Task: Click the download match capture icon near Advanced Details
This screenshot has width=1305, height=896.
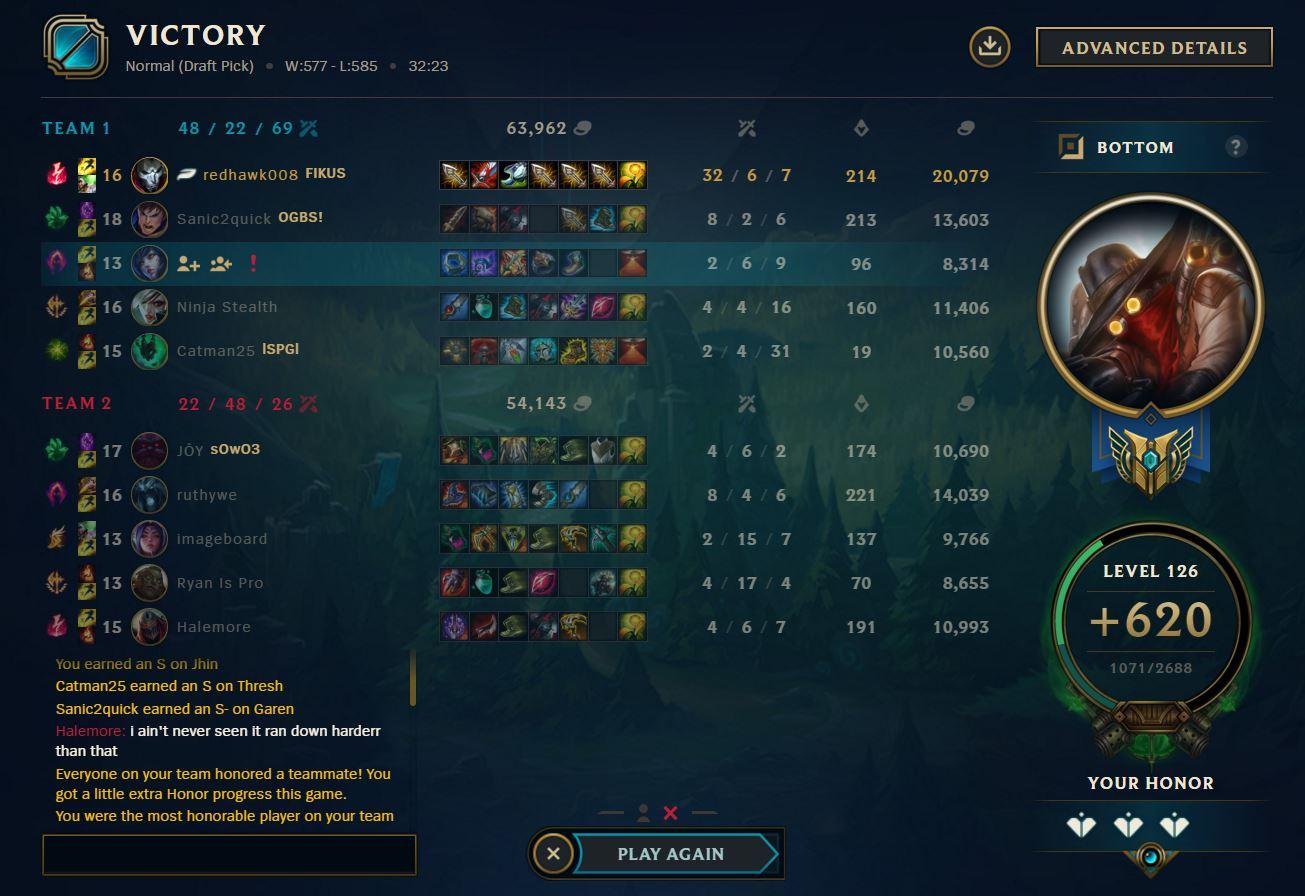Action: coord(989,46)
